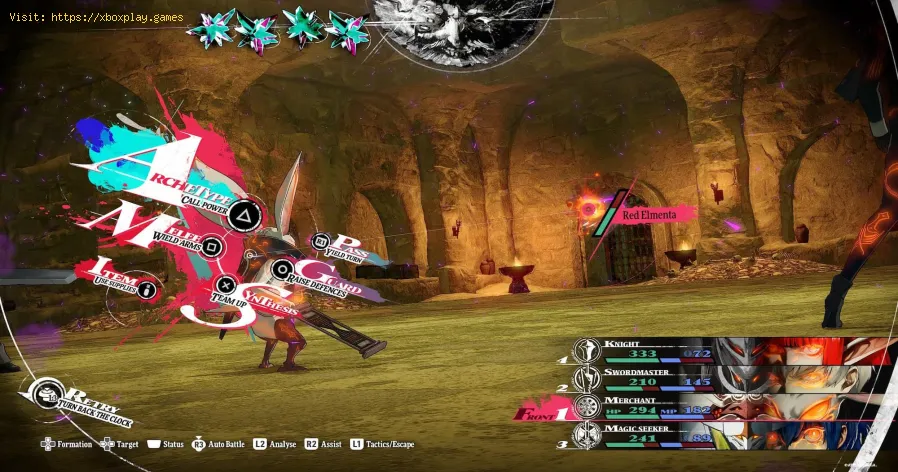The image size is (898, 472).
Task: Select Guard to raise defences
Action: (x=284, y=268)
